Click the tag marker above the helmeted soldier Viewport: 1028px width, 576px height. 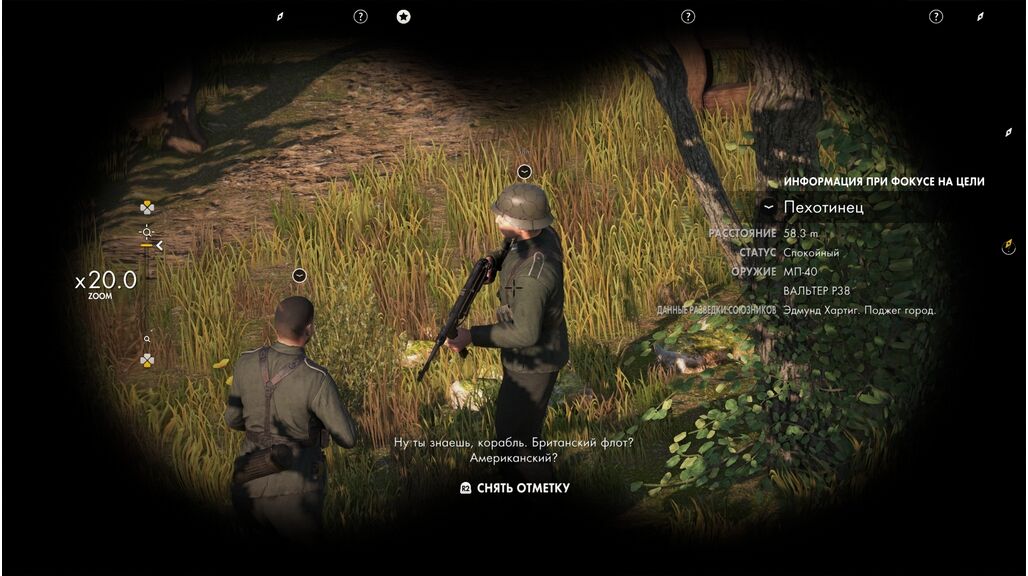(524, 171)
